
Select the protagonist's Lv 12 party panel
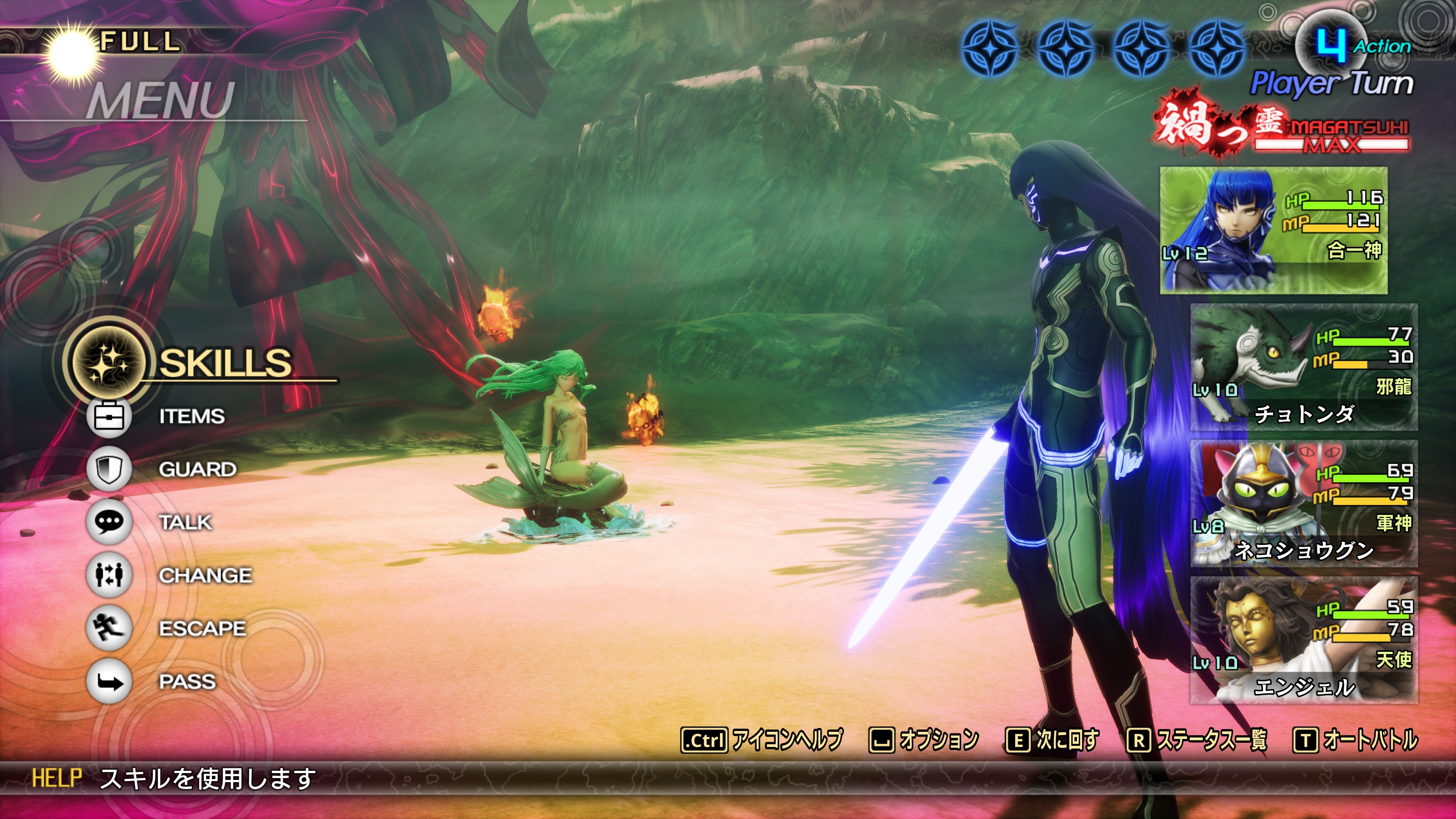tap(1274, 230)
